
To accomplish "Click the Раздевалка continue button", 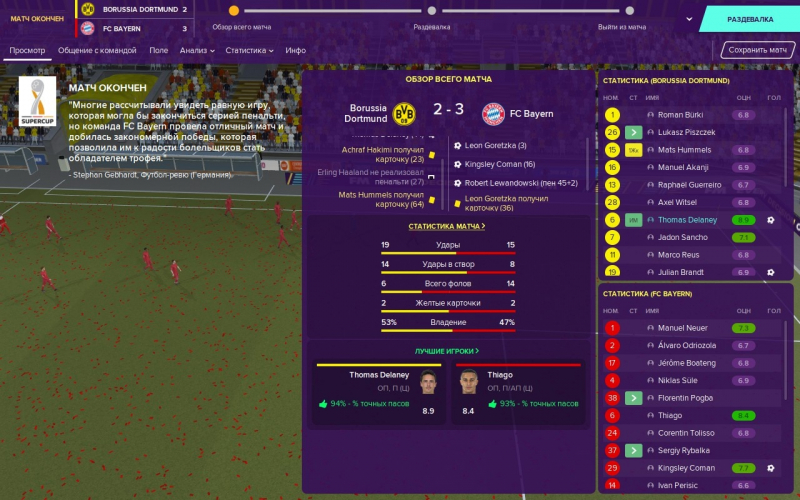I will click(750, 19).
